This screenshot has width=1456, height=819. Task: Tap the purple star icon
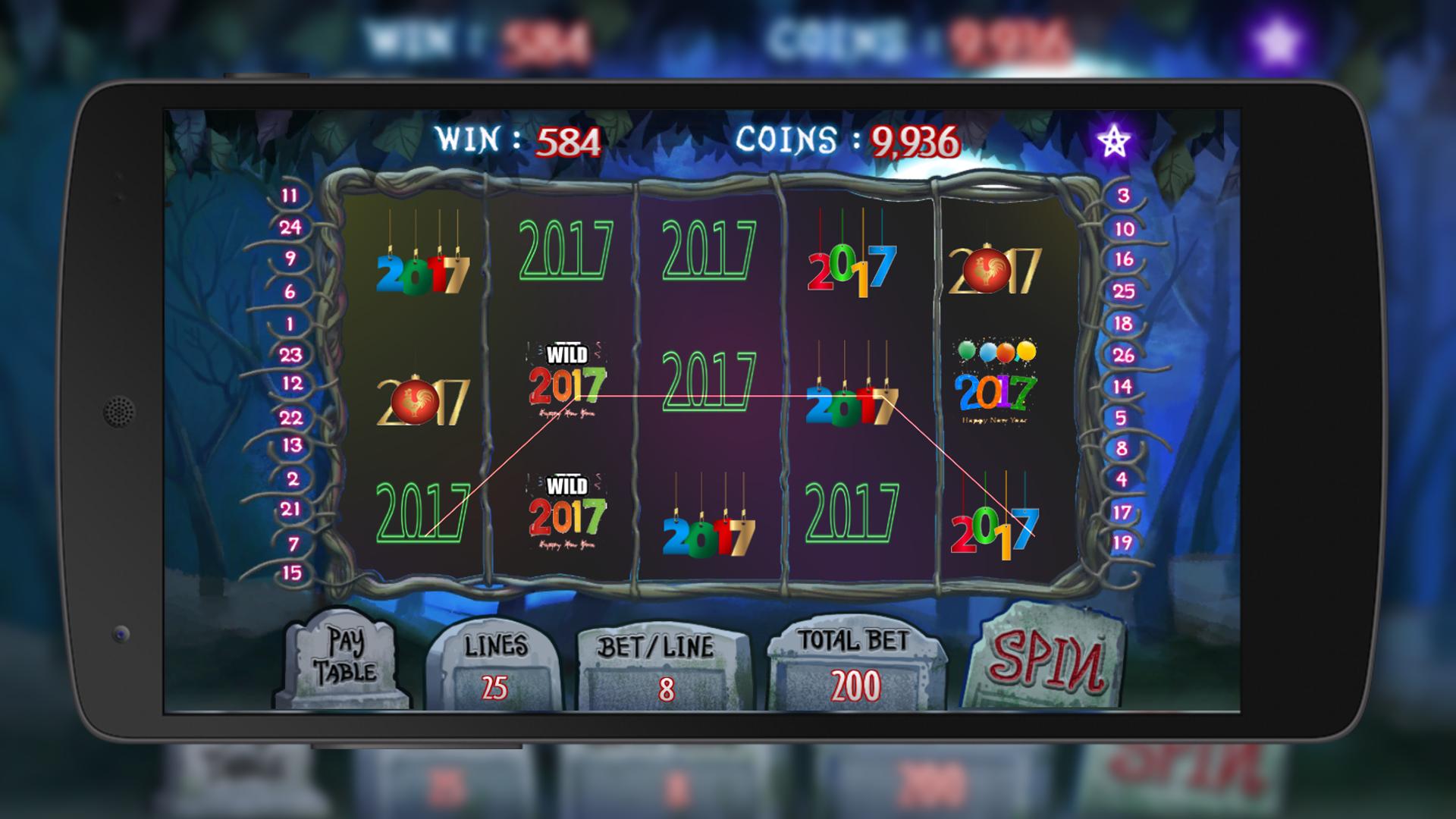1112,138
